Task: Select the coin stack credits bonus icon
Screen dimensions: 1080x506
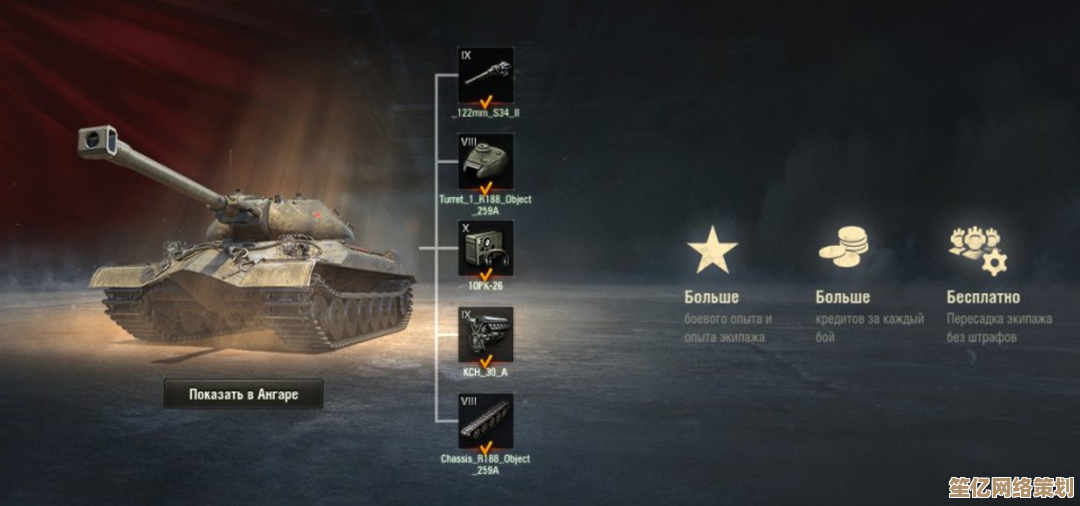Action: coord(843,248)
